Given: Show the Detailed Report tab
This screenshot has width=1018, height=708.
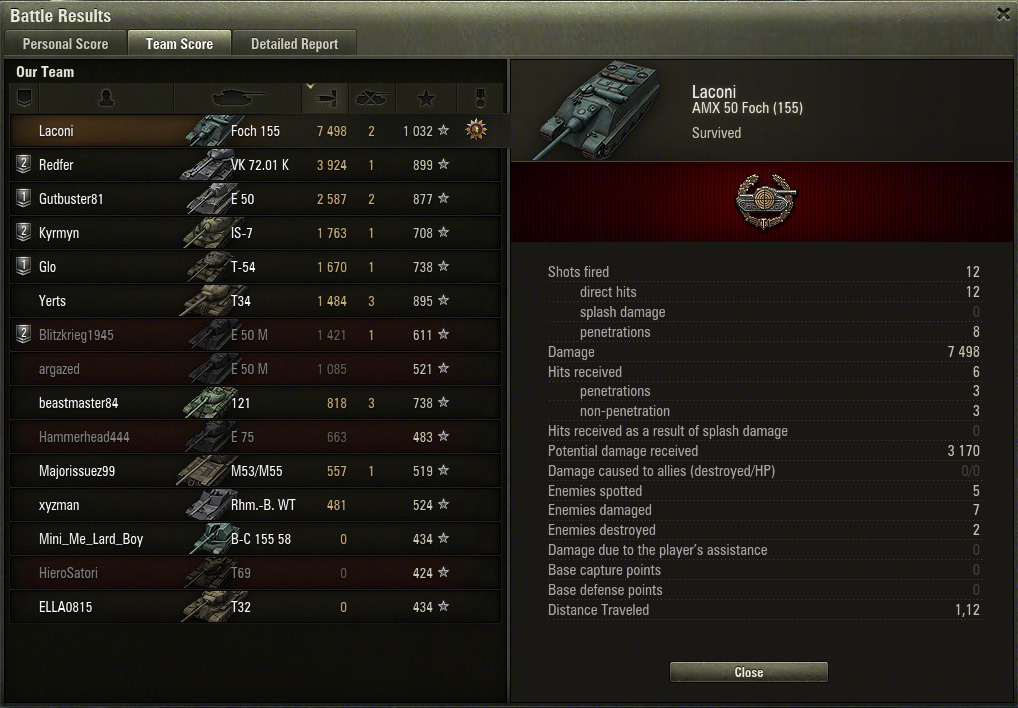Looking at the screenshot, I should click(x=294, y=44).
